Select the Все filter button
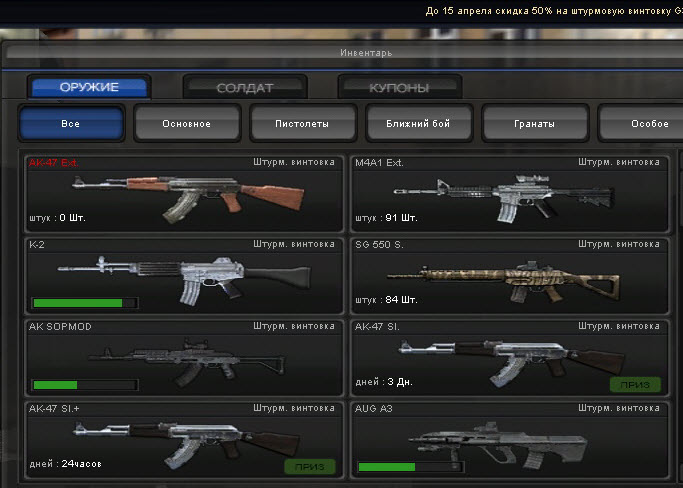 pos(71,124)
